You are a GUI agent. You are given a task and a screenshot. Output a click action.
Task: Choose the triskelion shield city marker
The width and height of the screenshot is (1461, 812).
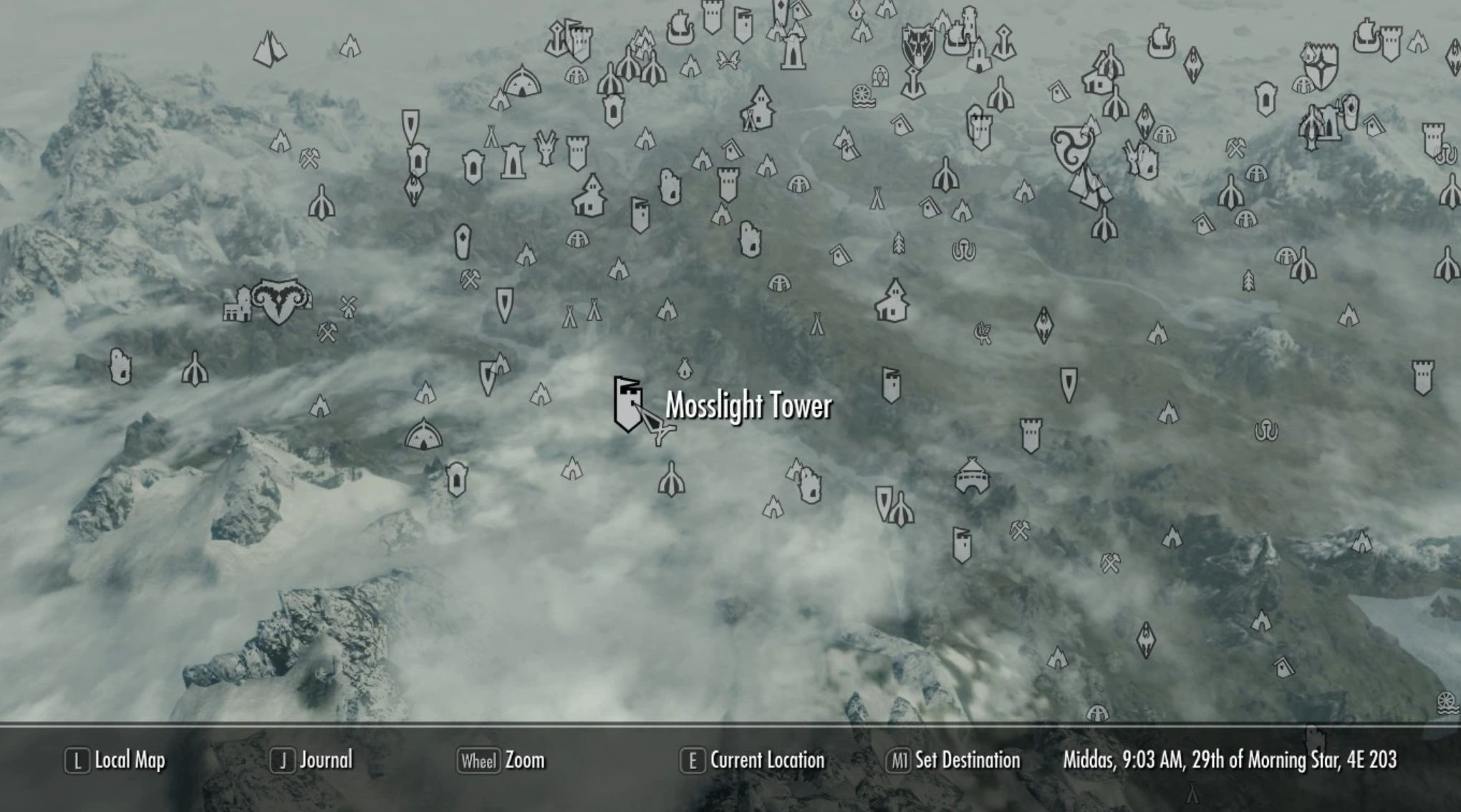tap(1072, 148)
